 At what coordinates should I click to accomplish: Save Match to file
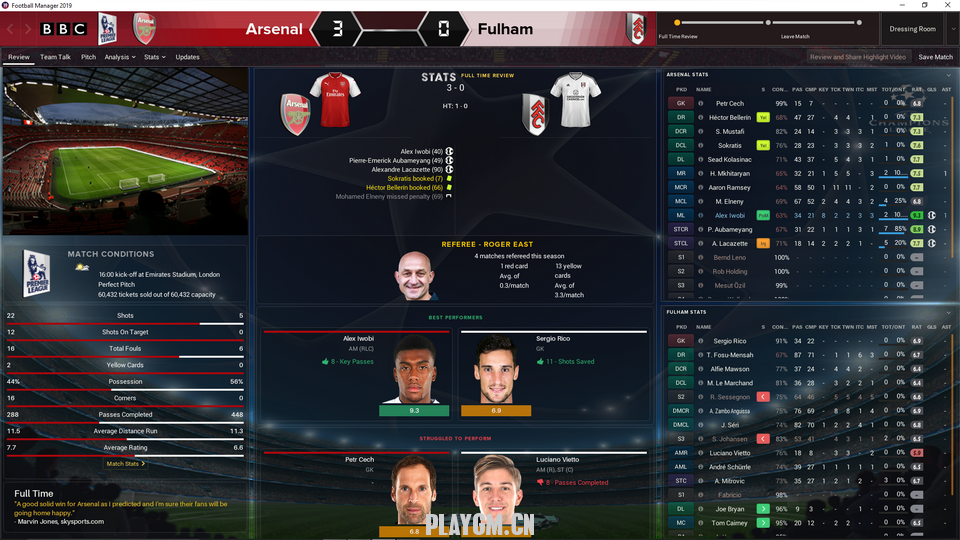coord(935,57)
